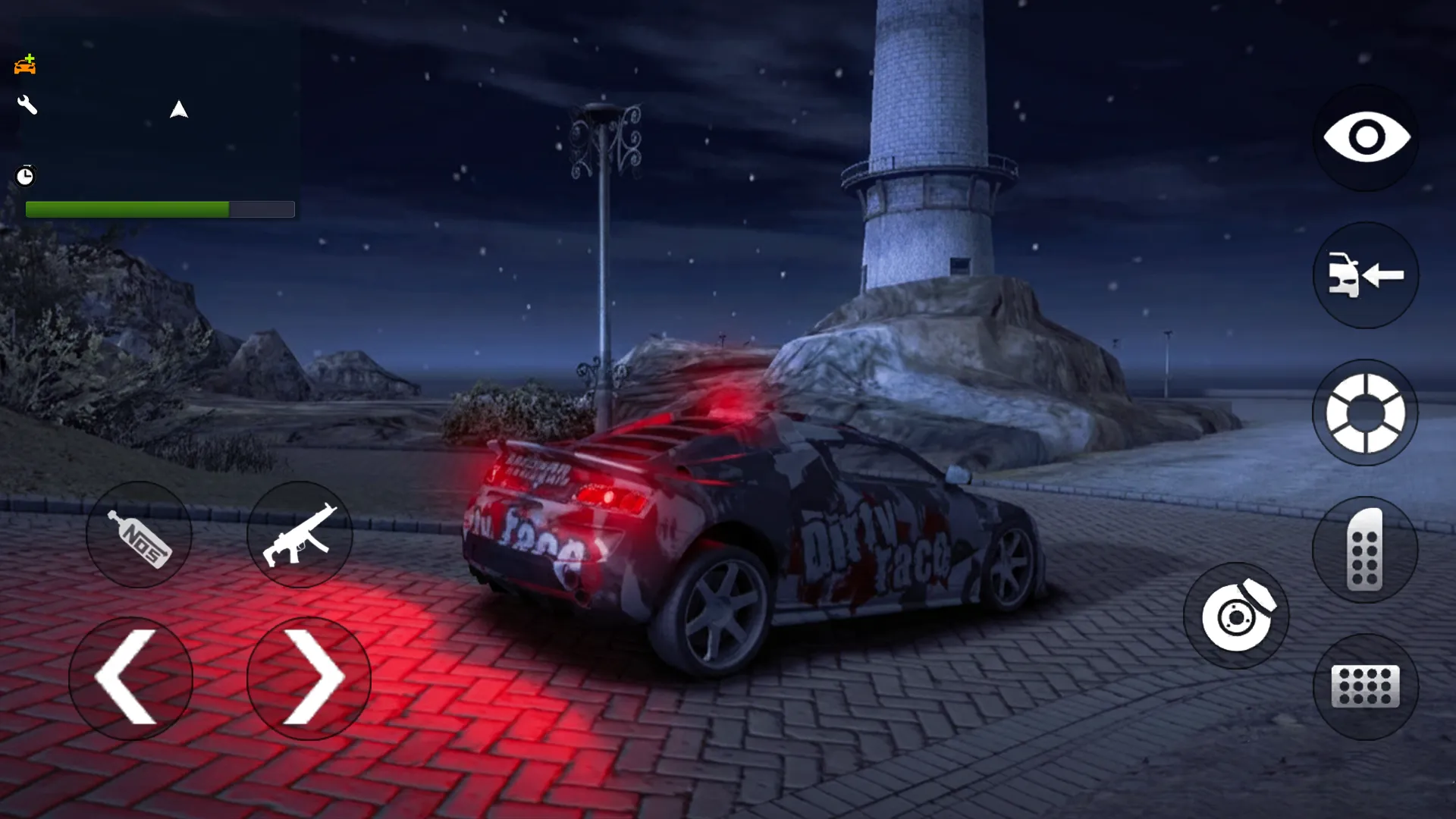
Task: Steer left with the left chevron button
Action: [x=130, y=677]
